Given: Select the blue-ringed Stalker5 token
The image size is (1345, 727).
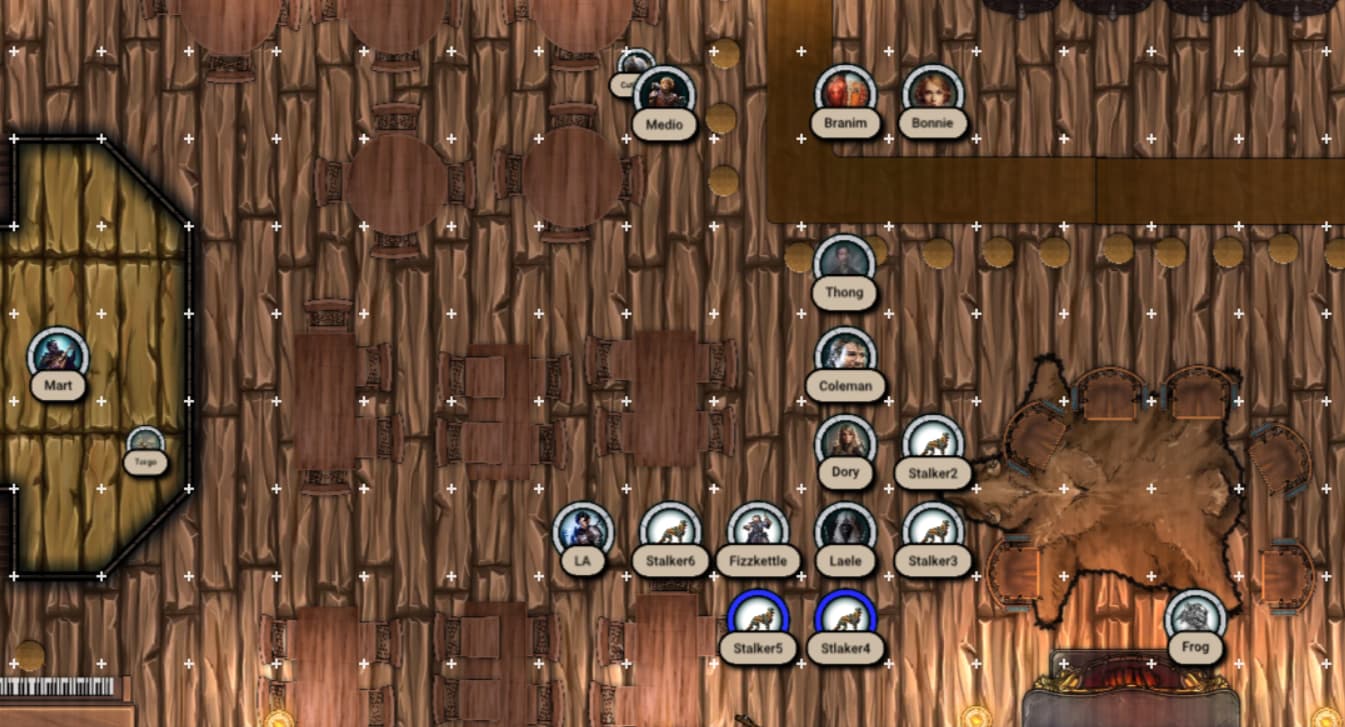Looking at the screenshot, I should tap(758, 618).
